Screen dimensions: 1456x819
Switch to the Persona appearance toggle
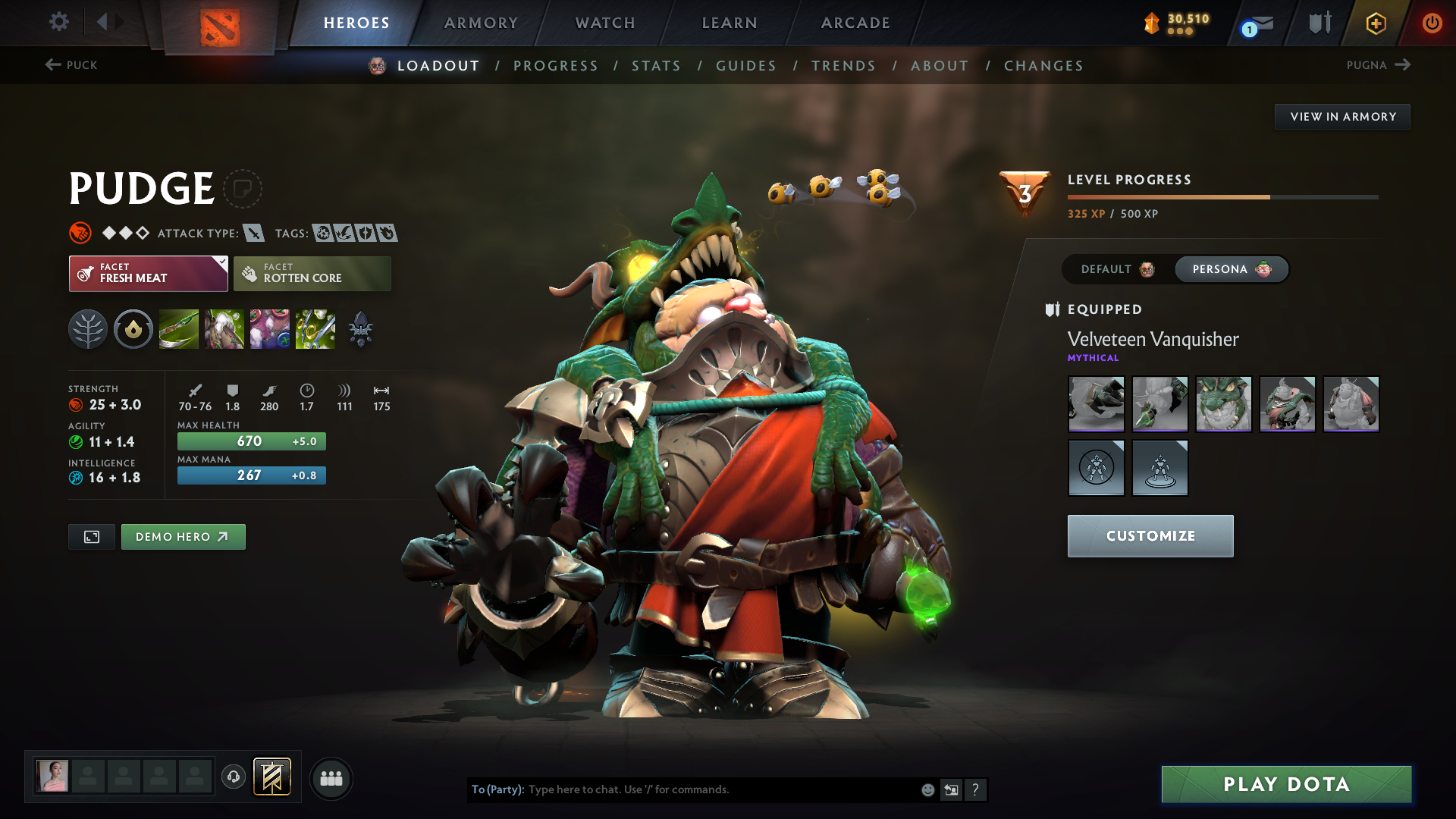(x=1231, y=269)
